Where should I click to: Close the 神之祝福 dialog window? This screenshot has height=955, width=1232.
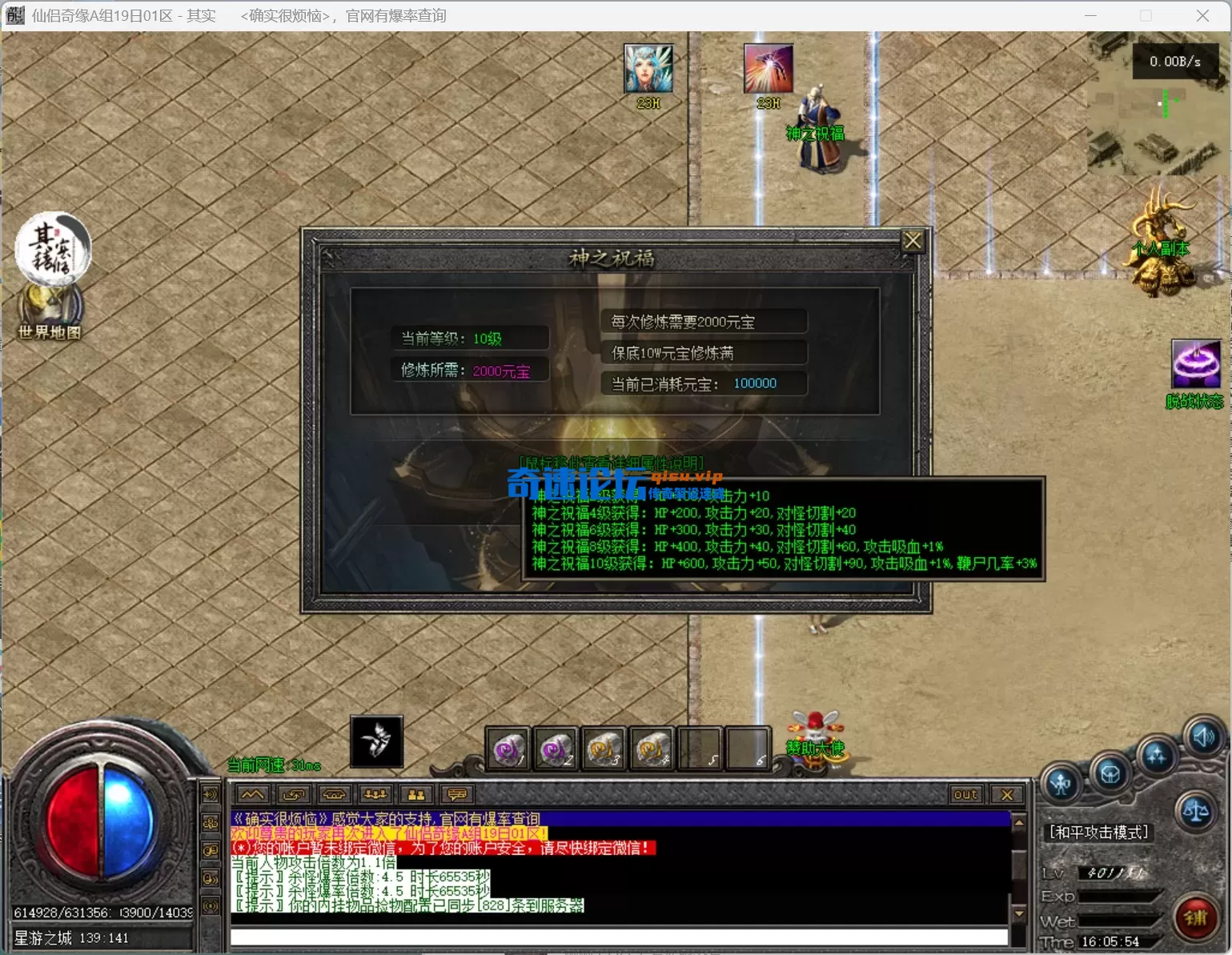pos(913,241)
